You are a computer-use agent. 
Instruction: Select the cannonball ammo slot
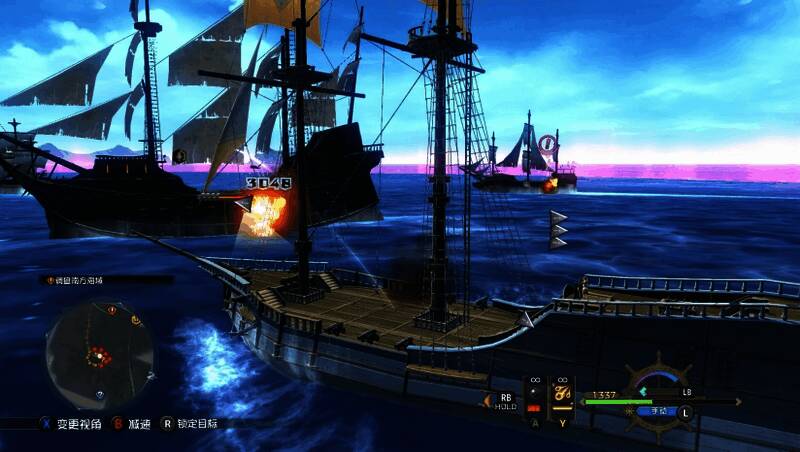coord(533,394)
